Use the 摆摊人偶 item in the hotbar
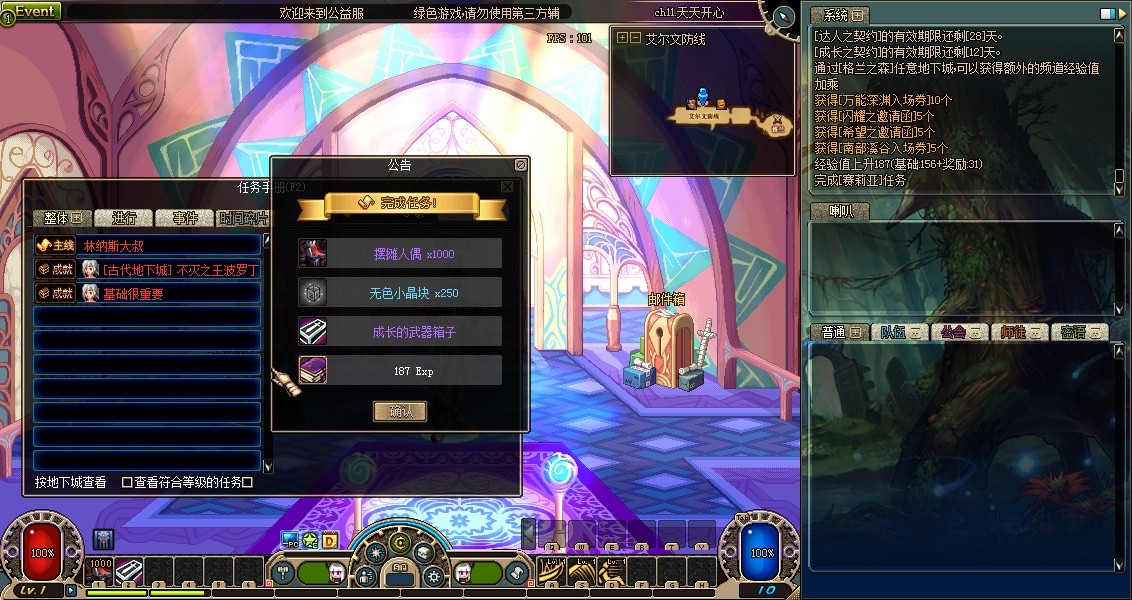The image size is (1132, 600). click(101, 571)
